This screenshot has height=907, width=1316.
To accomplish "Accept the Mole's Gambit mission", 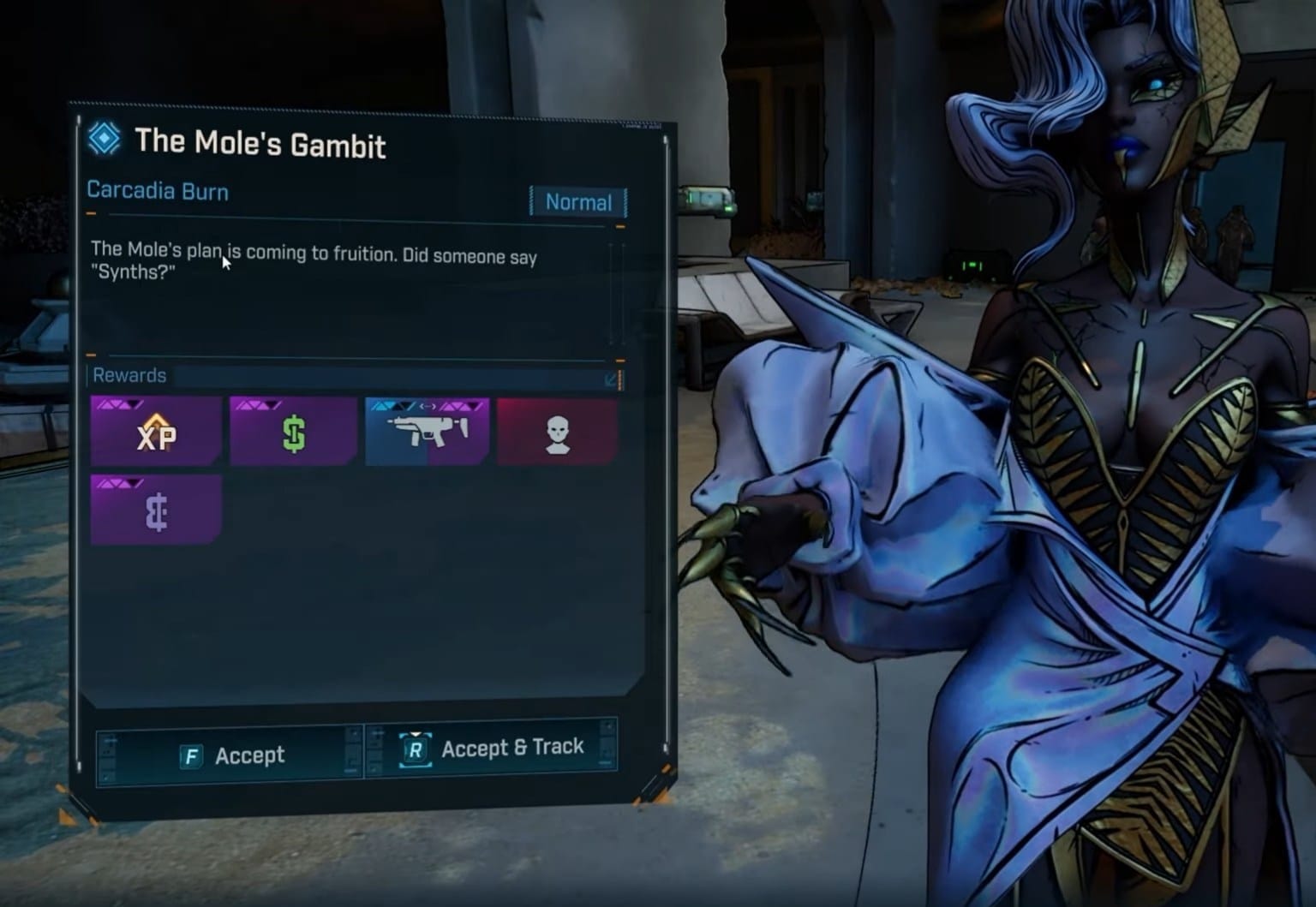I will pos(230,755).
